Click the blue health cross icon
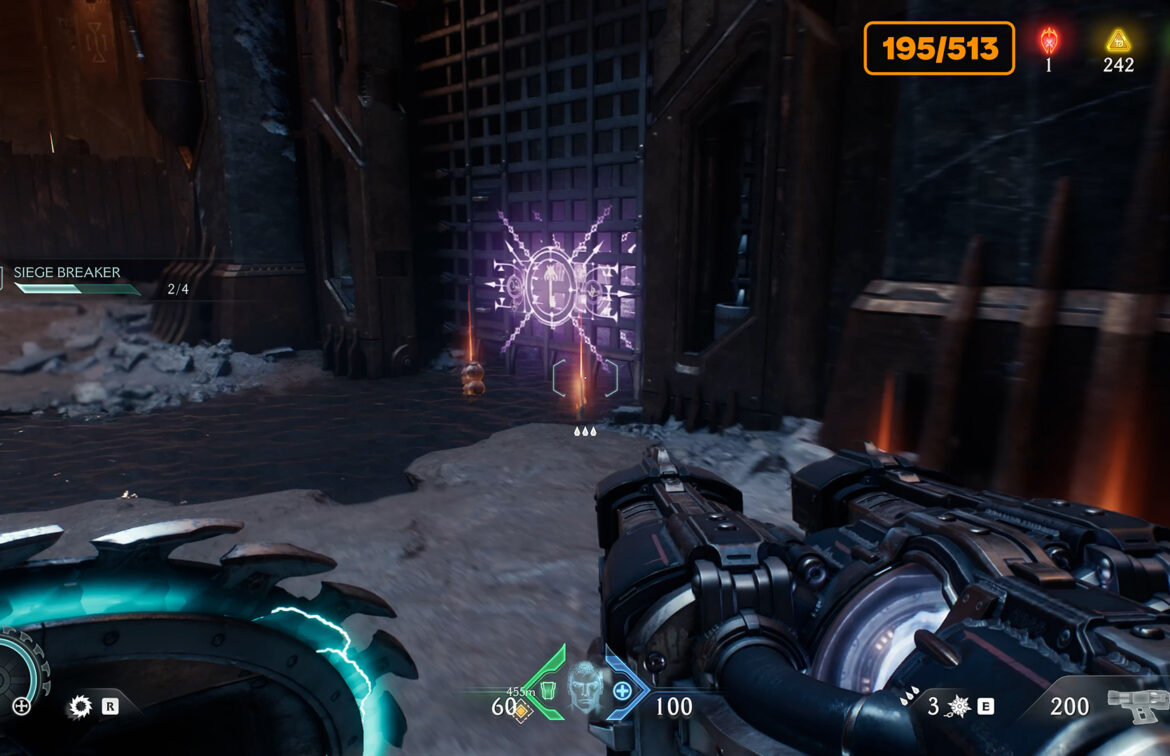The height and width of the screenshot is (756, 1170). [622, 690]
